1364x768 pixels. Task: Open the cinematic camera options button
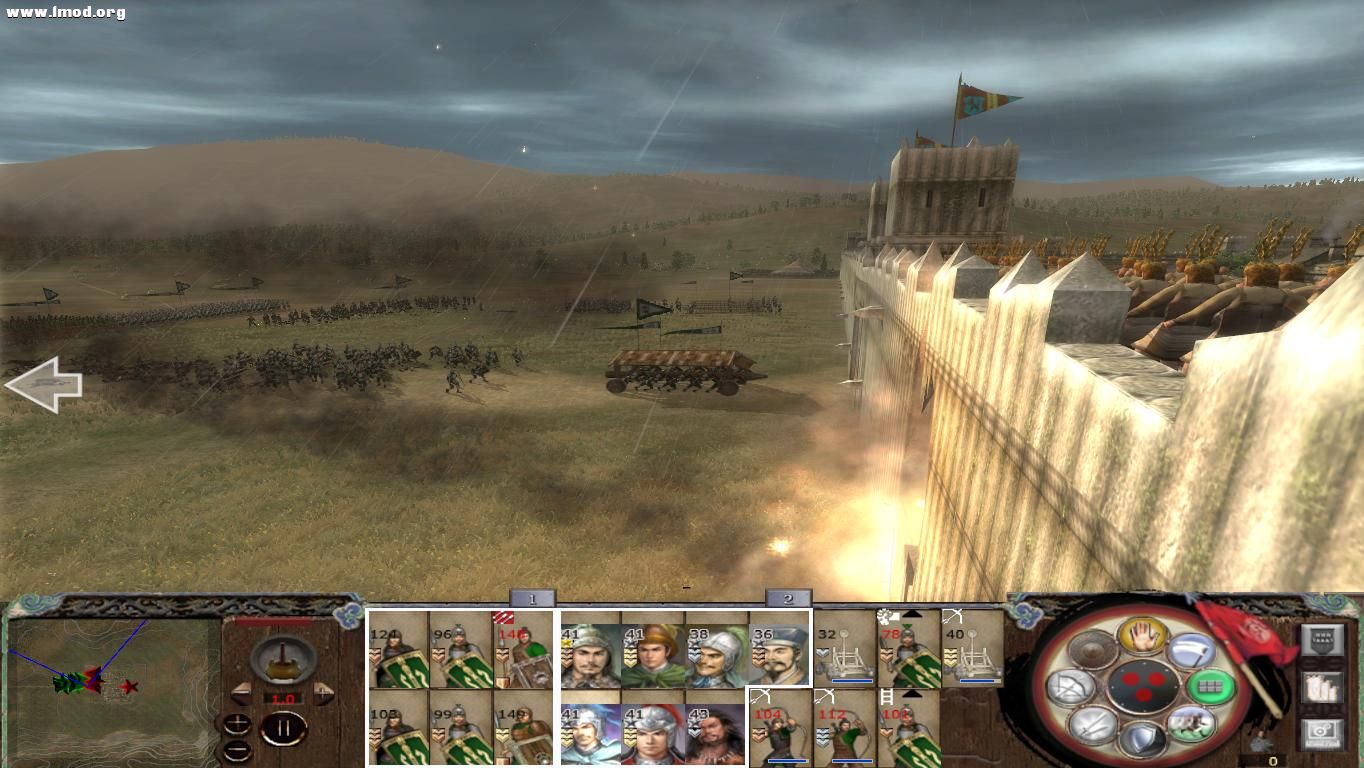[x=1323, y=731]
